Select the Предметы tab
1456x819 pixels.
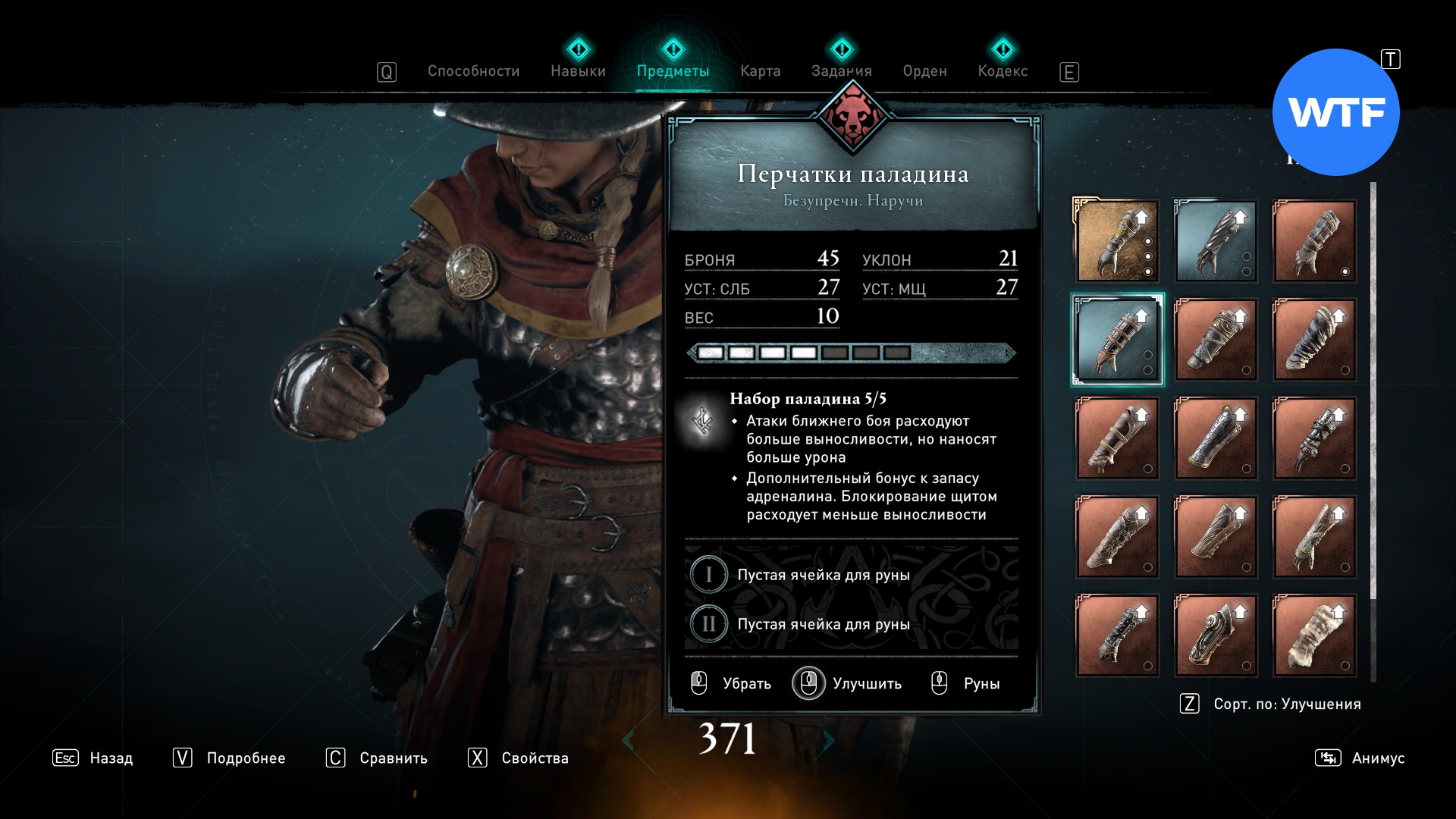click(x=673, y=71)
